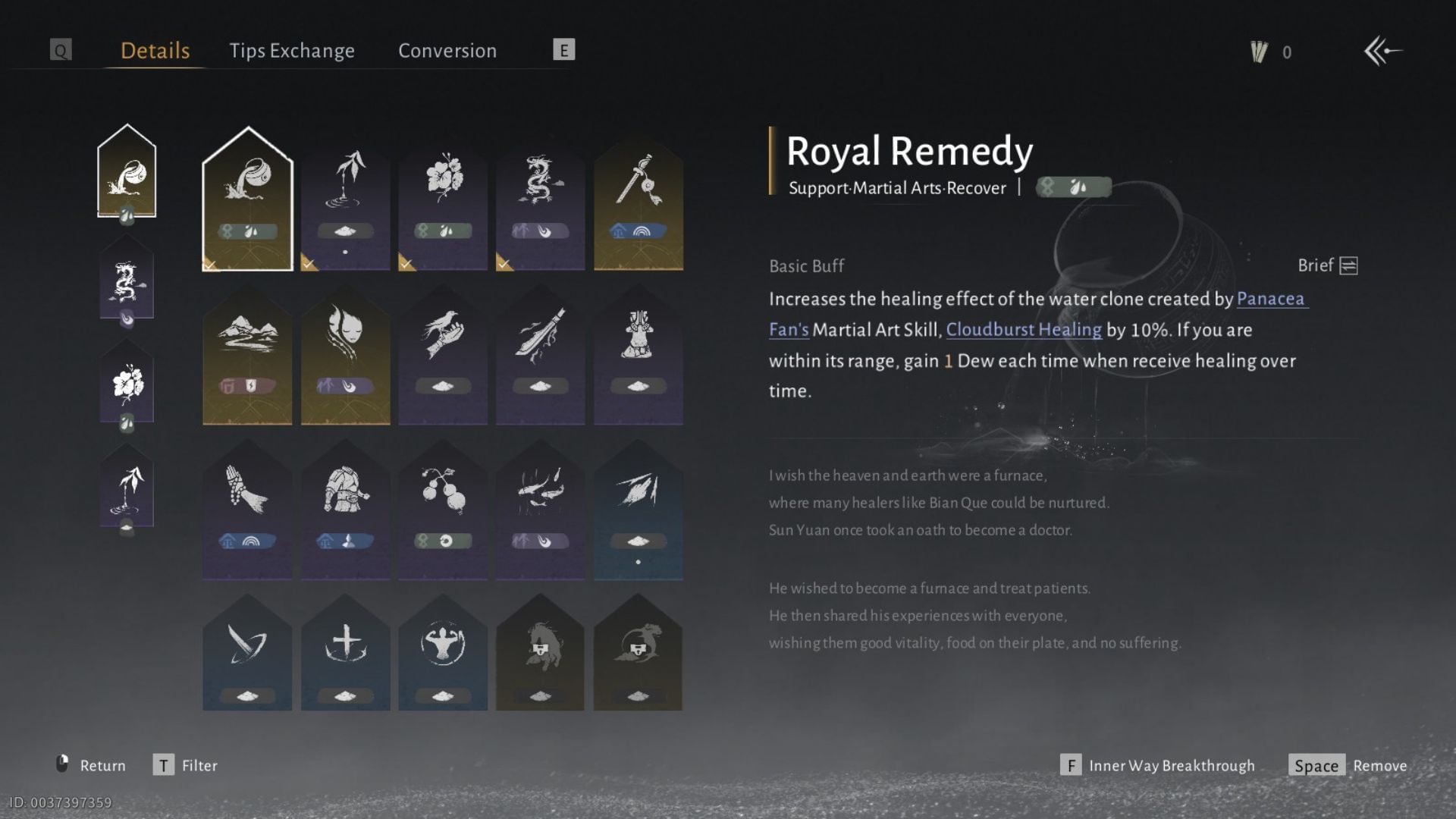Activate Inner Way Breakthrough
The width and height of the screenshot is (1456, 819).
1171,766
